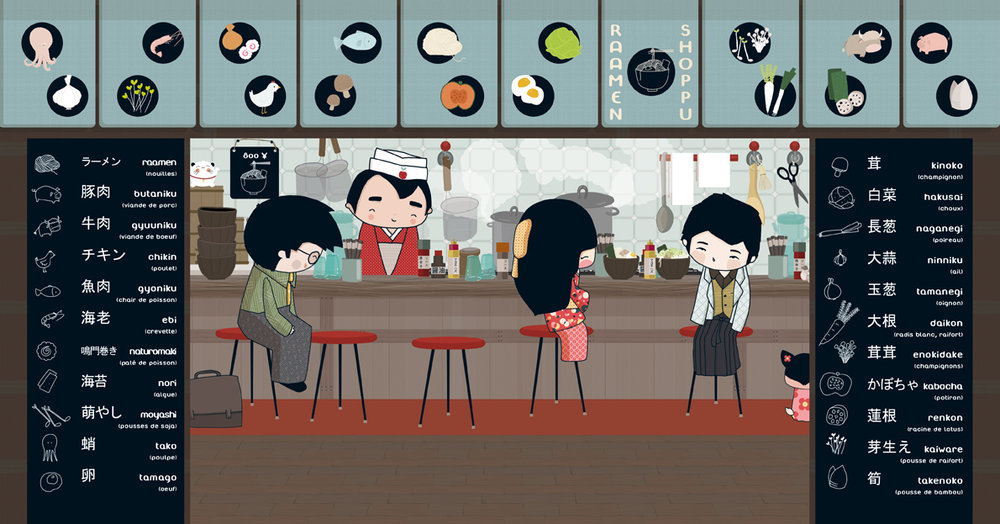Select the green cabbage icon
Image resolution: width=1000 pixels, height=524 pixels.
[x=560, y=43]
